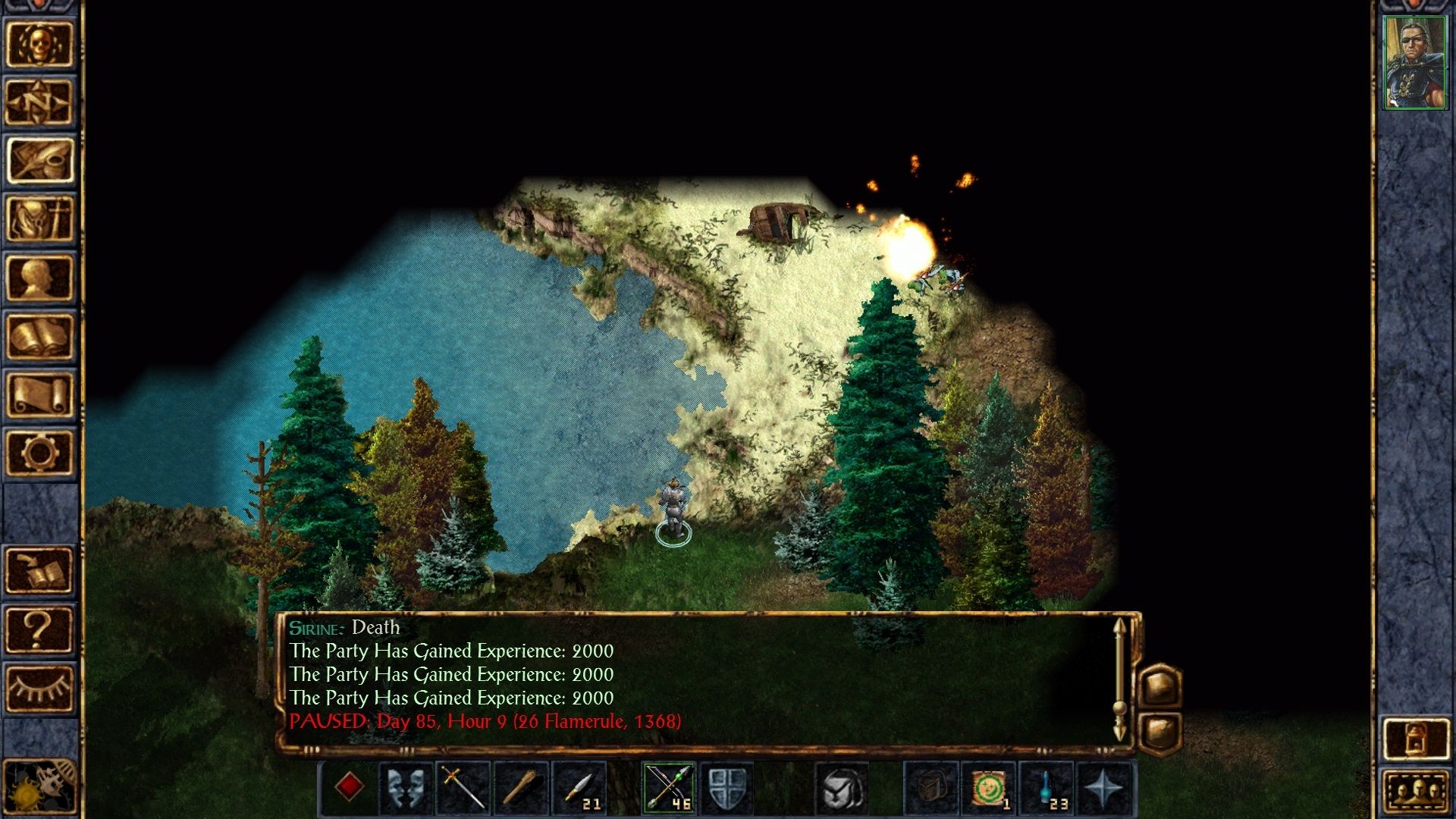Click the closed eye rest button
The height and width of the screenshot is (819, 1456).
click(x=39, y=688)
